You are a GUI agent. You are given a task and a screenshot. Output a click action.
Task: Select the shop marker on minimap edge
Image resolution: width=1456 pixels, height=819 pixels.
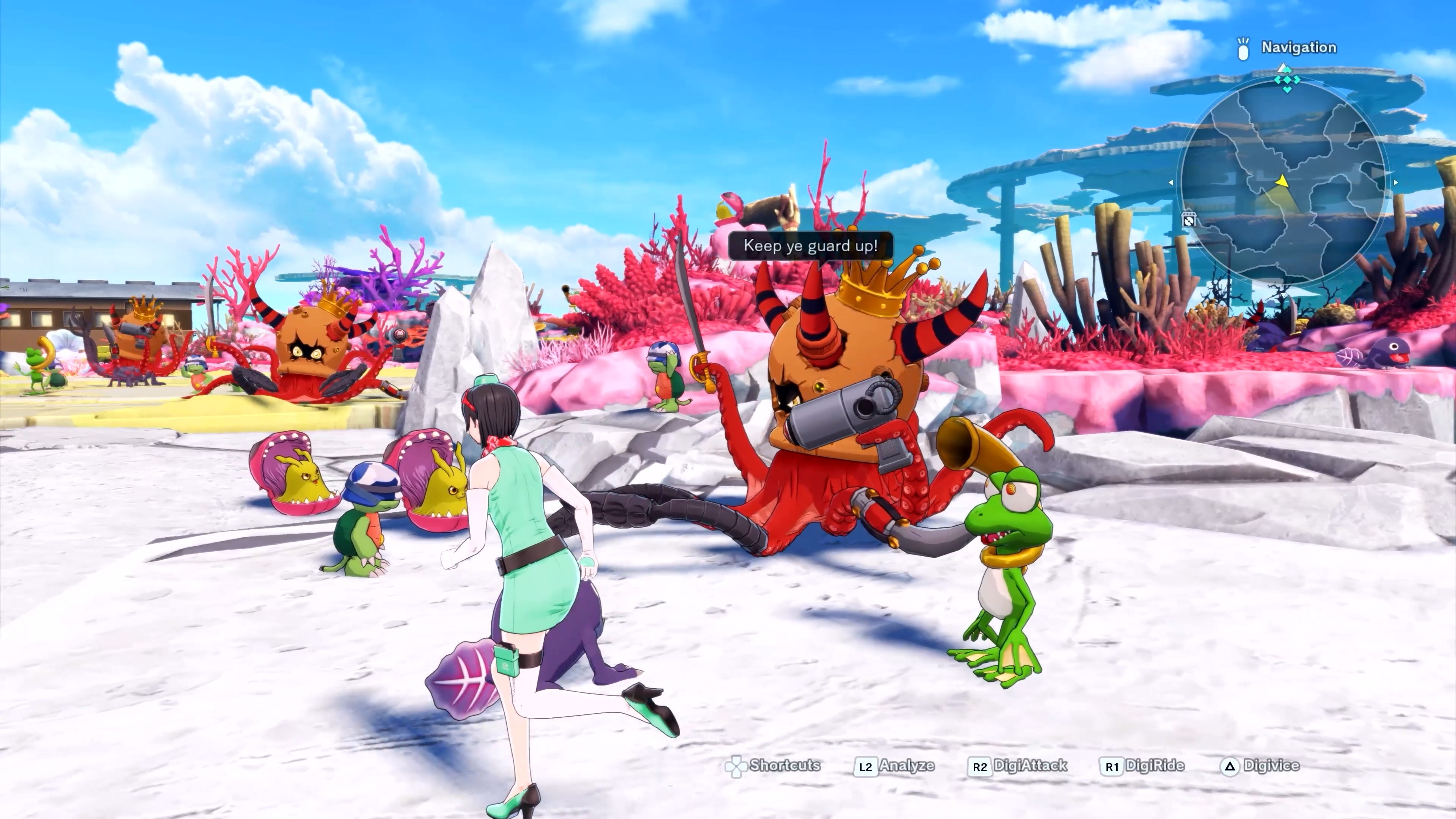pyautogui.click(x=1188, y=219)
